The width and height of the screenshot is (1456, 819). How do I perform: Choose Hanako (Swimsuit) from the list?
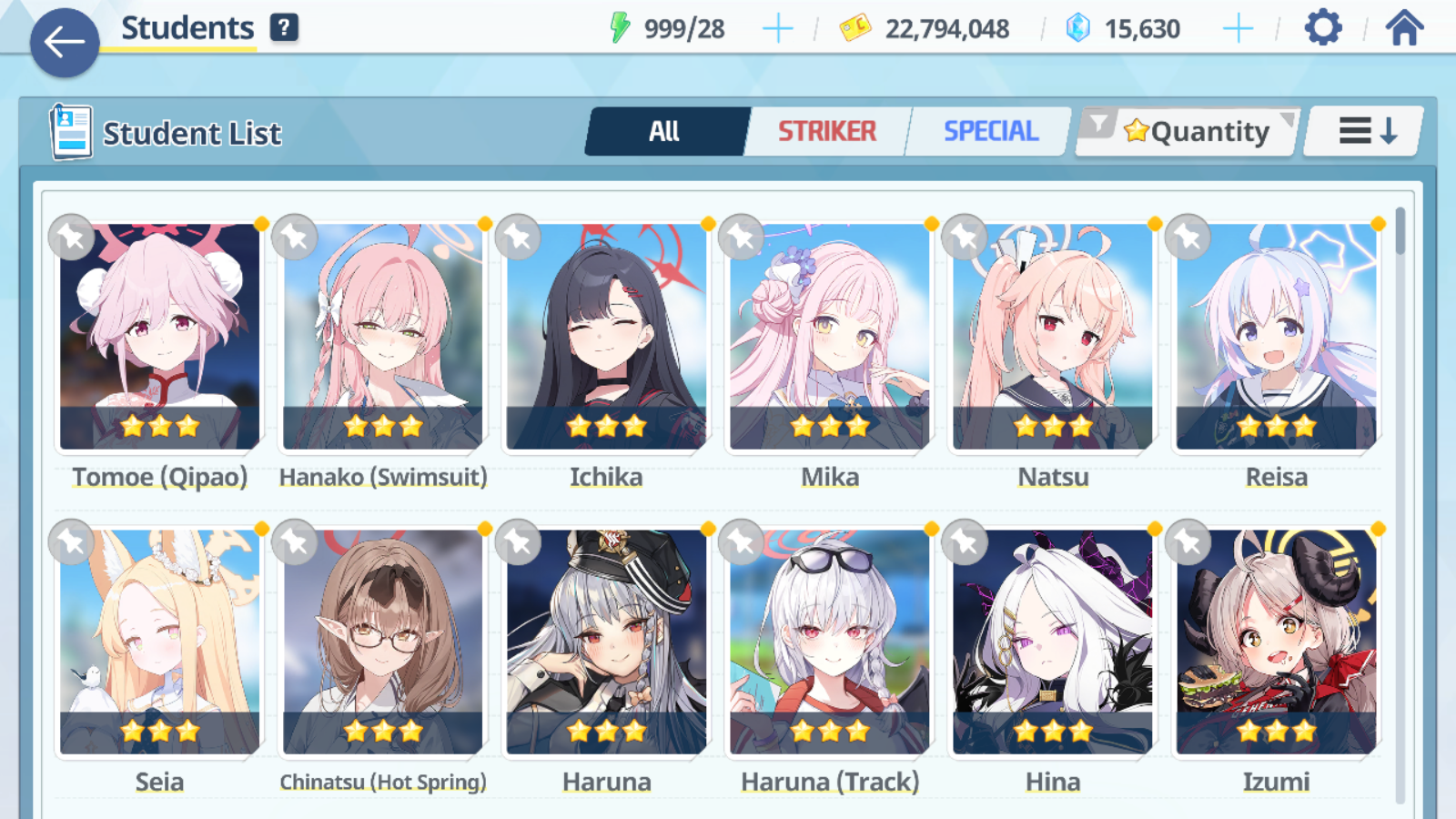click(383, 337)
